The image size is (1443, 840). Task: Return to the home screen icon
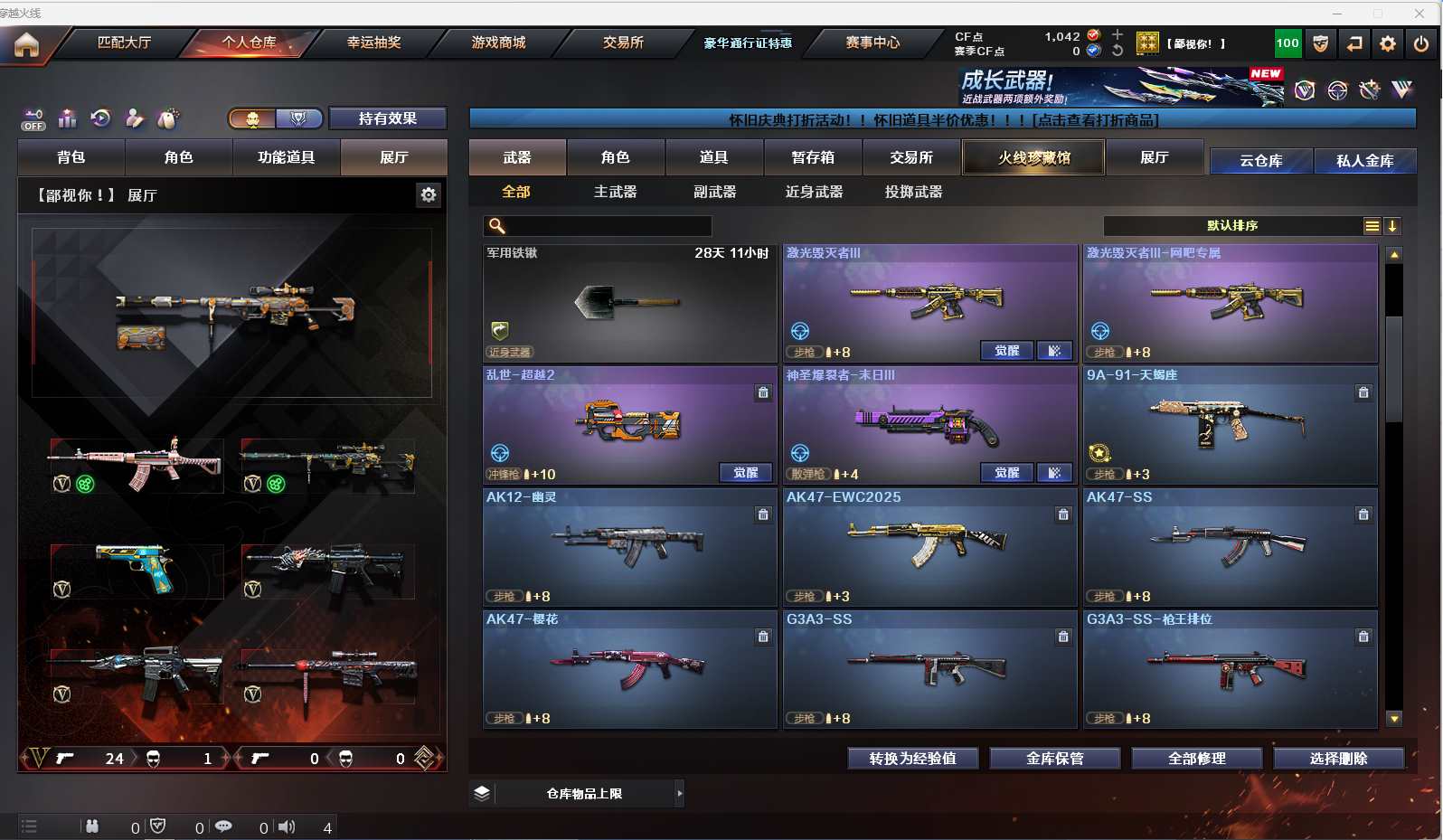pos(26,44)
